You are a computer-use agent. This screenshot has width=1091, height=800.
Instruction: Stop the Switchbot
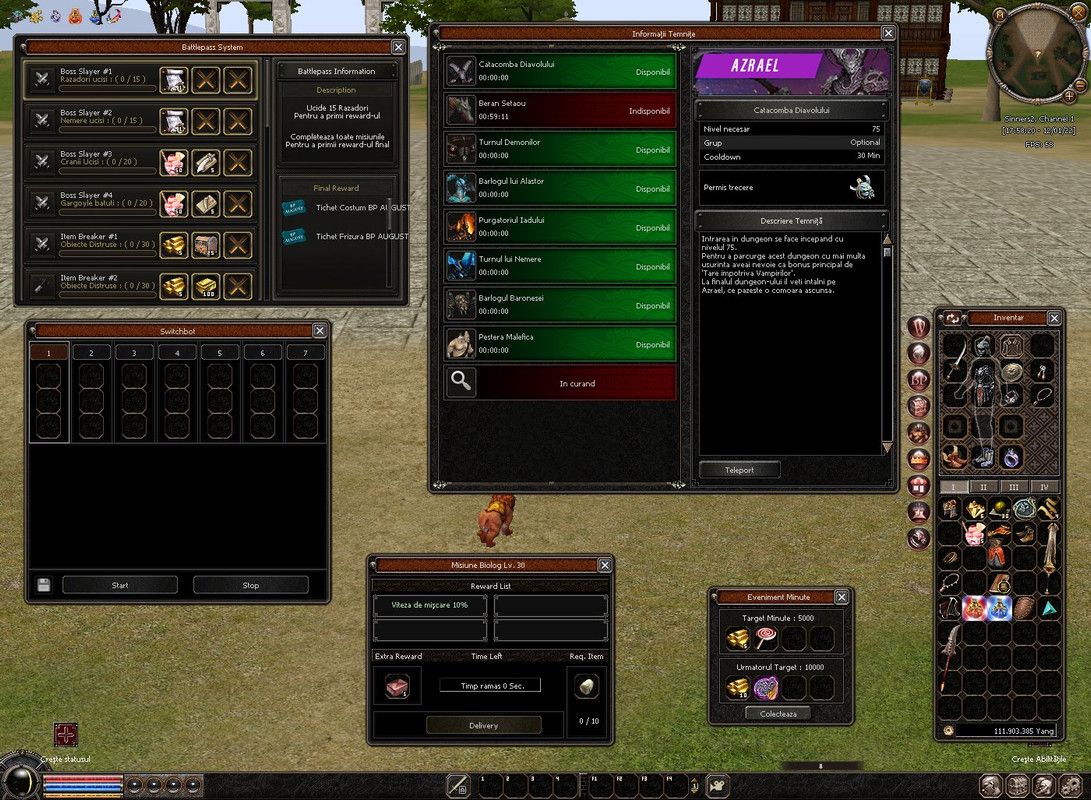[251, 585]
